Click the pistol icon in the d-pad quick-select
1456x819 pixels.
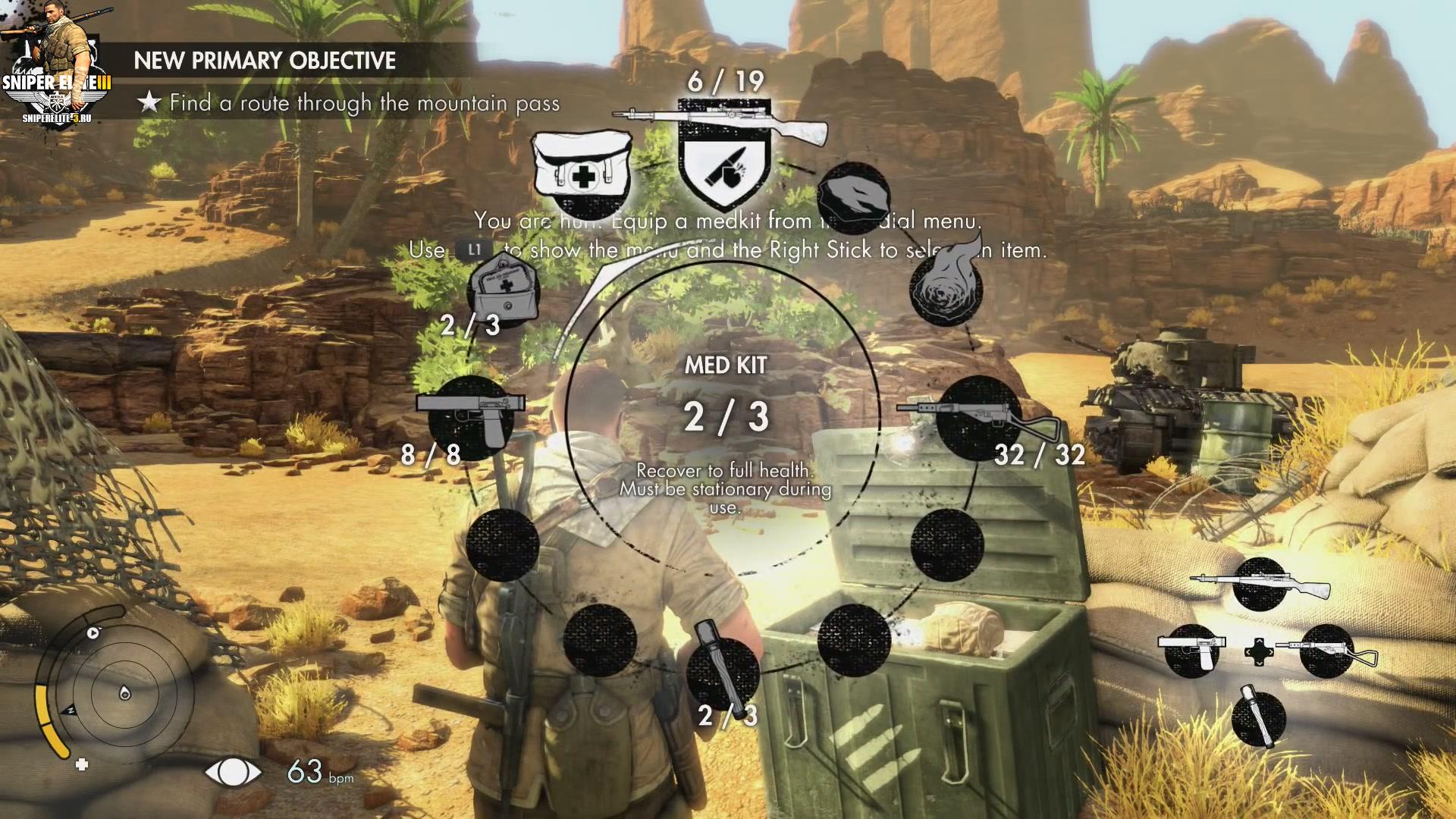(x=1192, y=650)
